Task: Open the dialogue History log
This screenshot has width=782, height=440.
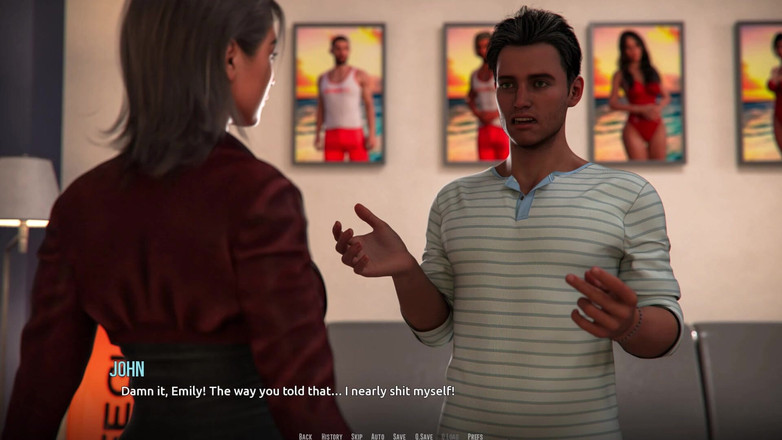Action: [x=331, y=436]
